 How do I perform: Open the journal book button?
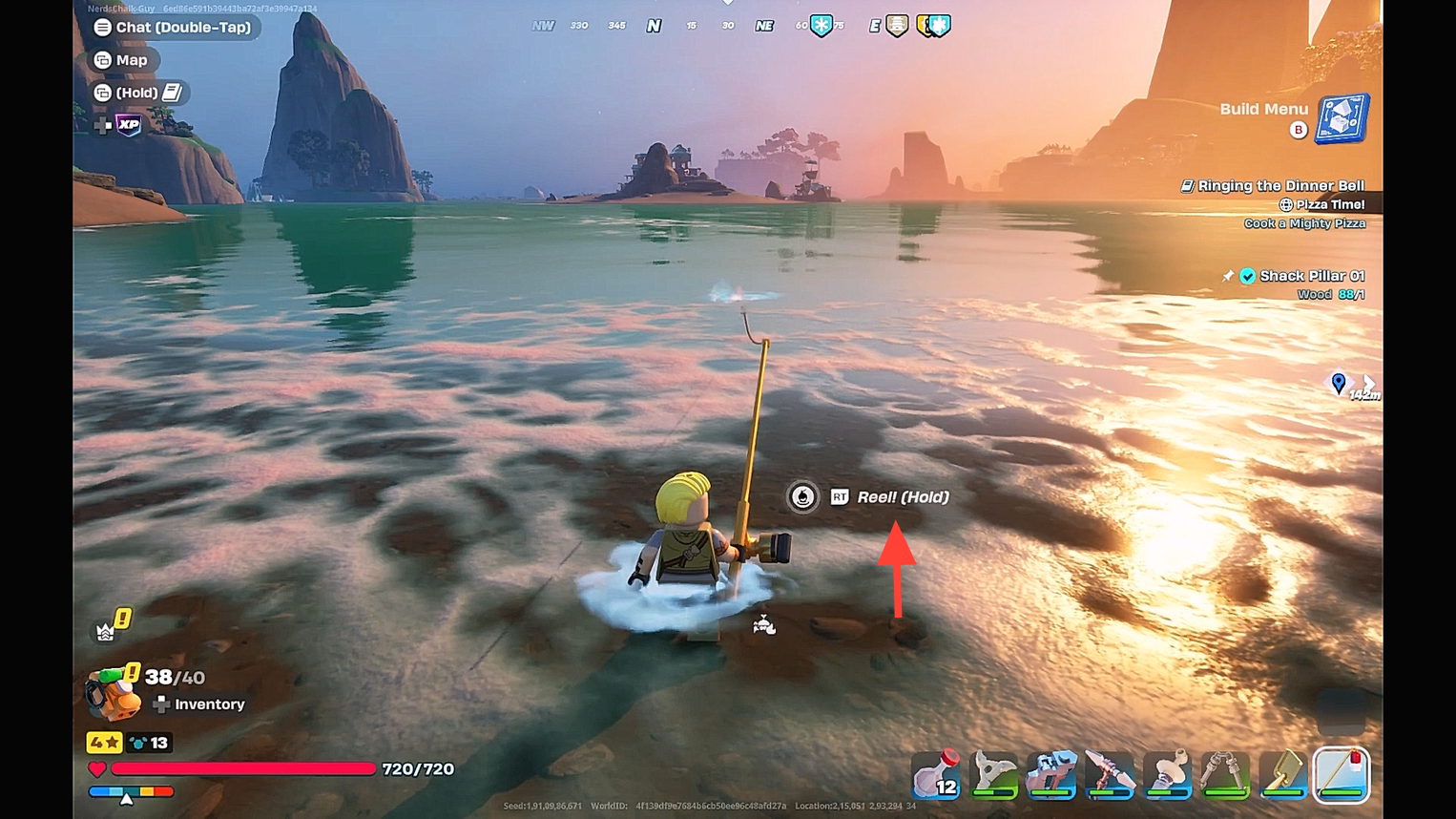pos(173,93)
